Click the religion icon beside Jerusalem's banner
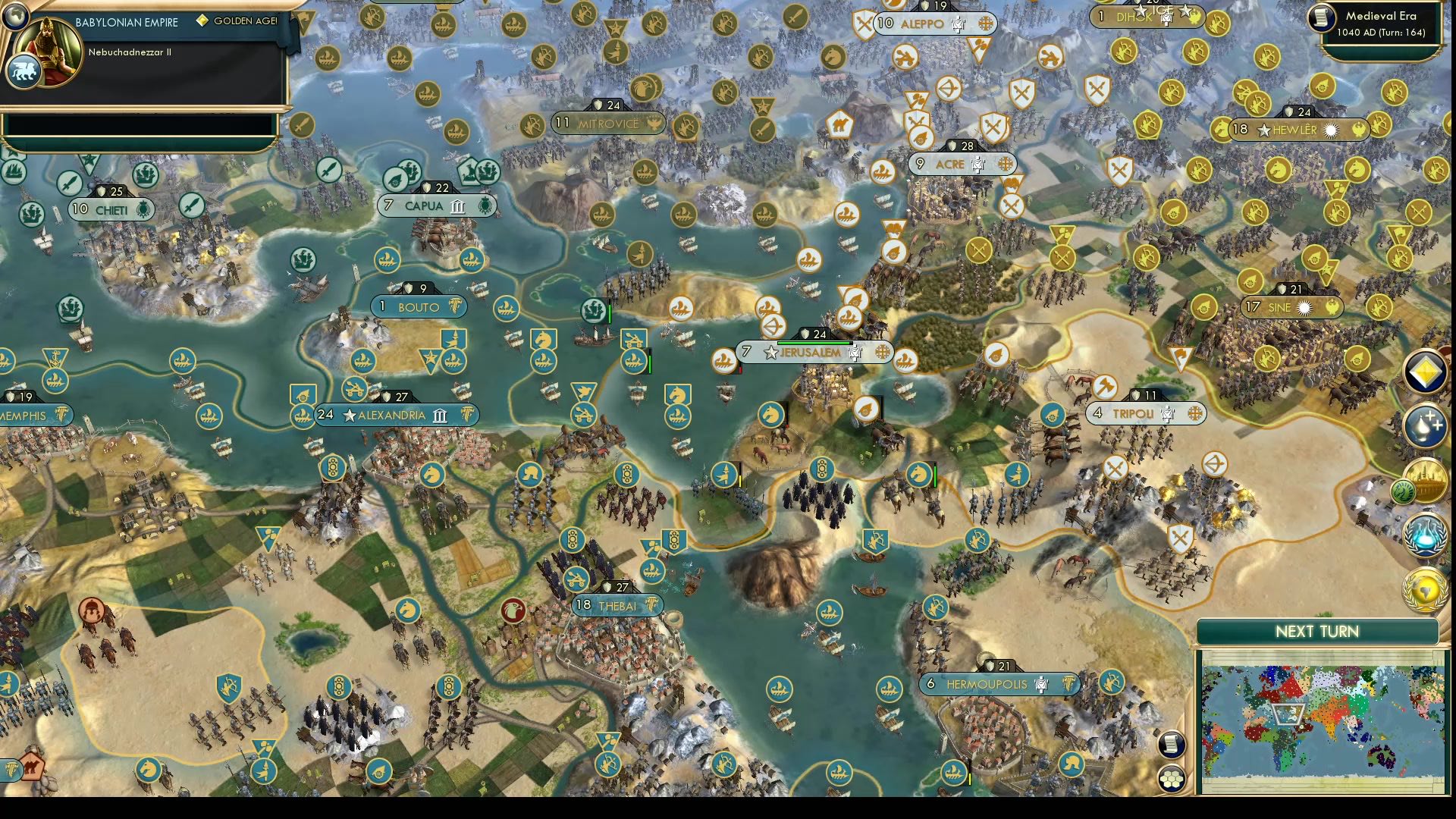The image size is (1456, 819). point(883,353)
